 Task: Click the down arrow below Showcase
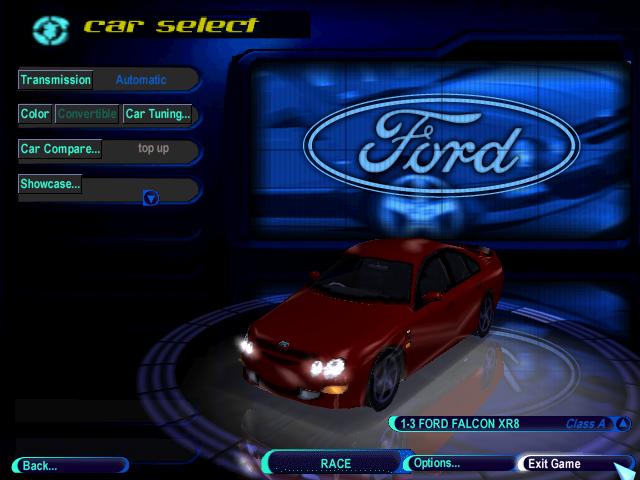pos(151,198)
